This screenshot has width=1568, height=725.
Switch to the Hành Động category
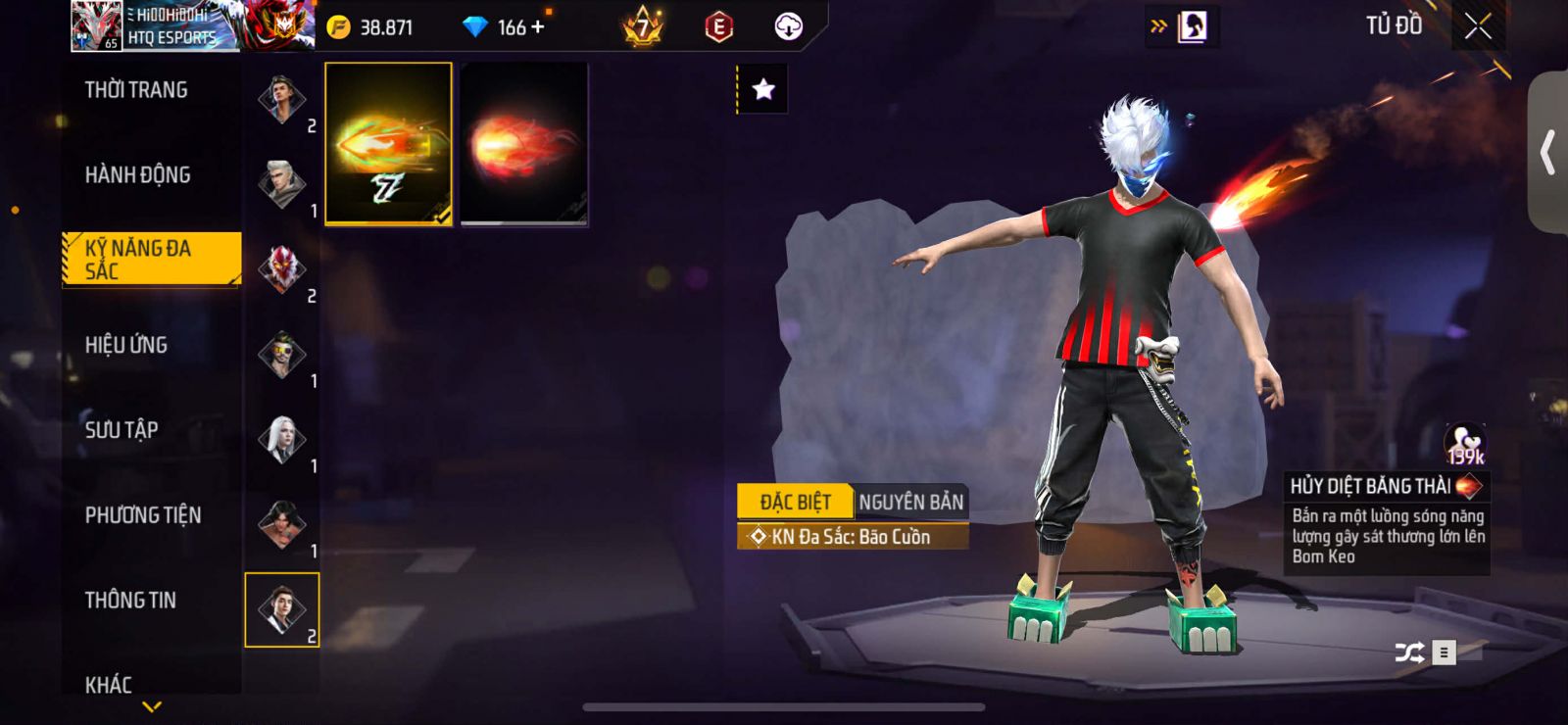coord(137,175)
